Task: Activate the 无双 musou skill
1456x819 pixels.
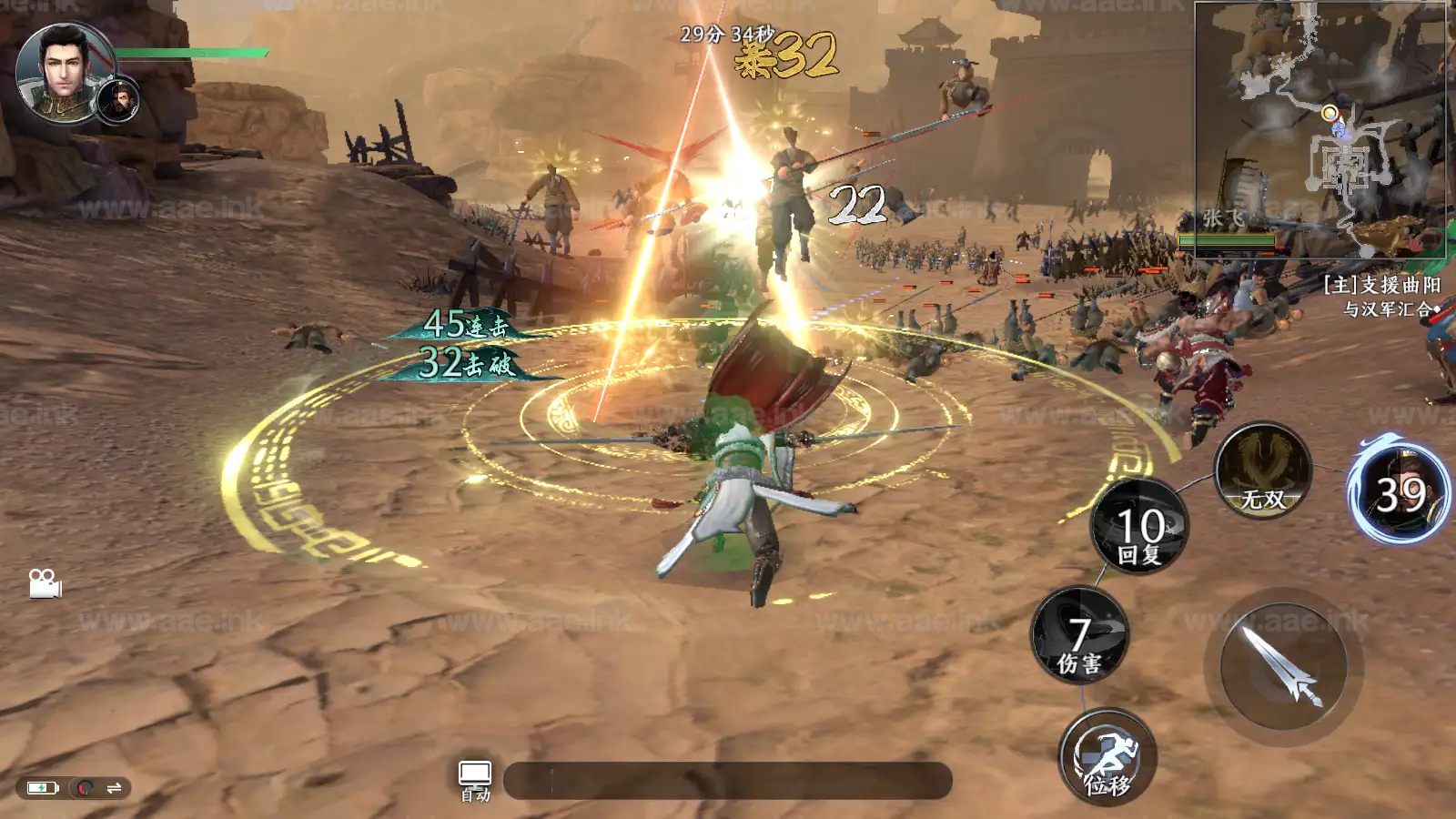Action: [x=1263, y=471]
